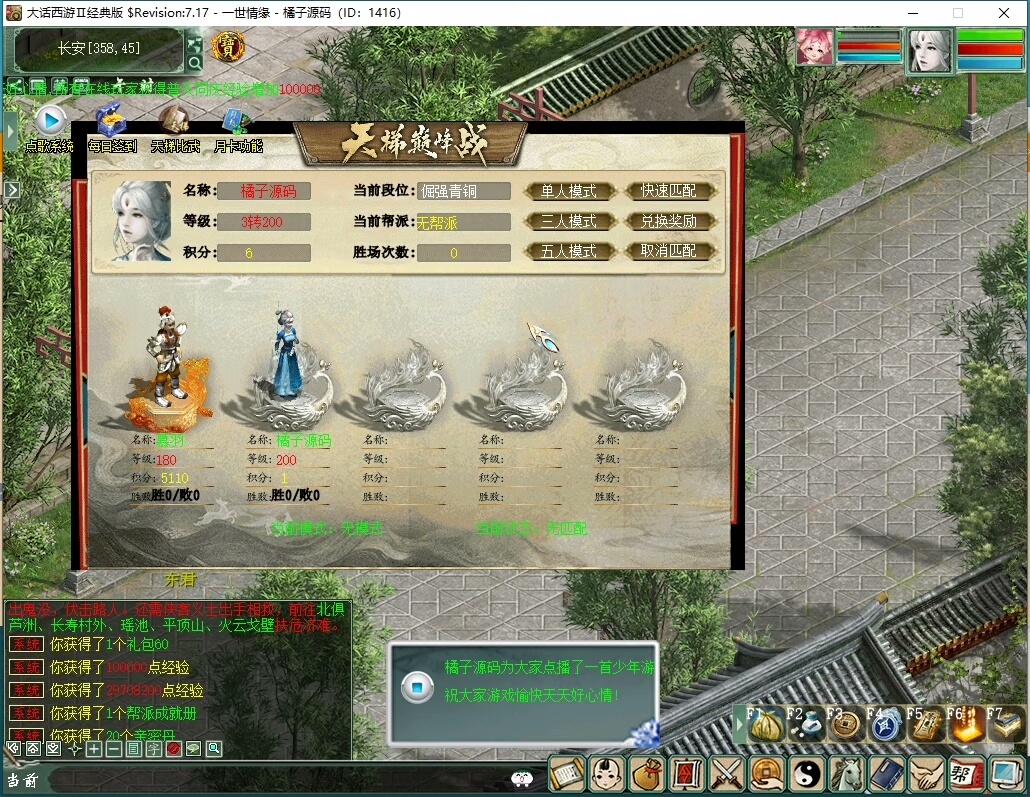1030x797 pixels.
Task: Open the horse mount menu
Action: click(x=847, y=773)
